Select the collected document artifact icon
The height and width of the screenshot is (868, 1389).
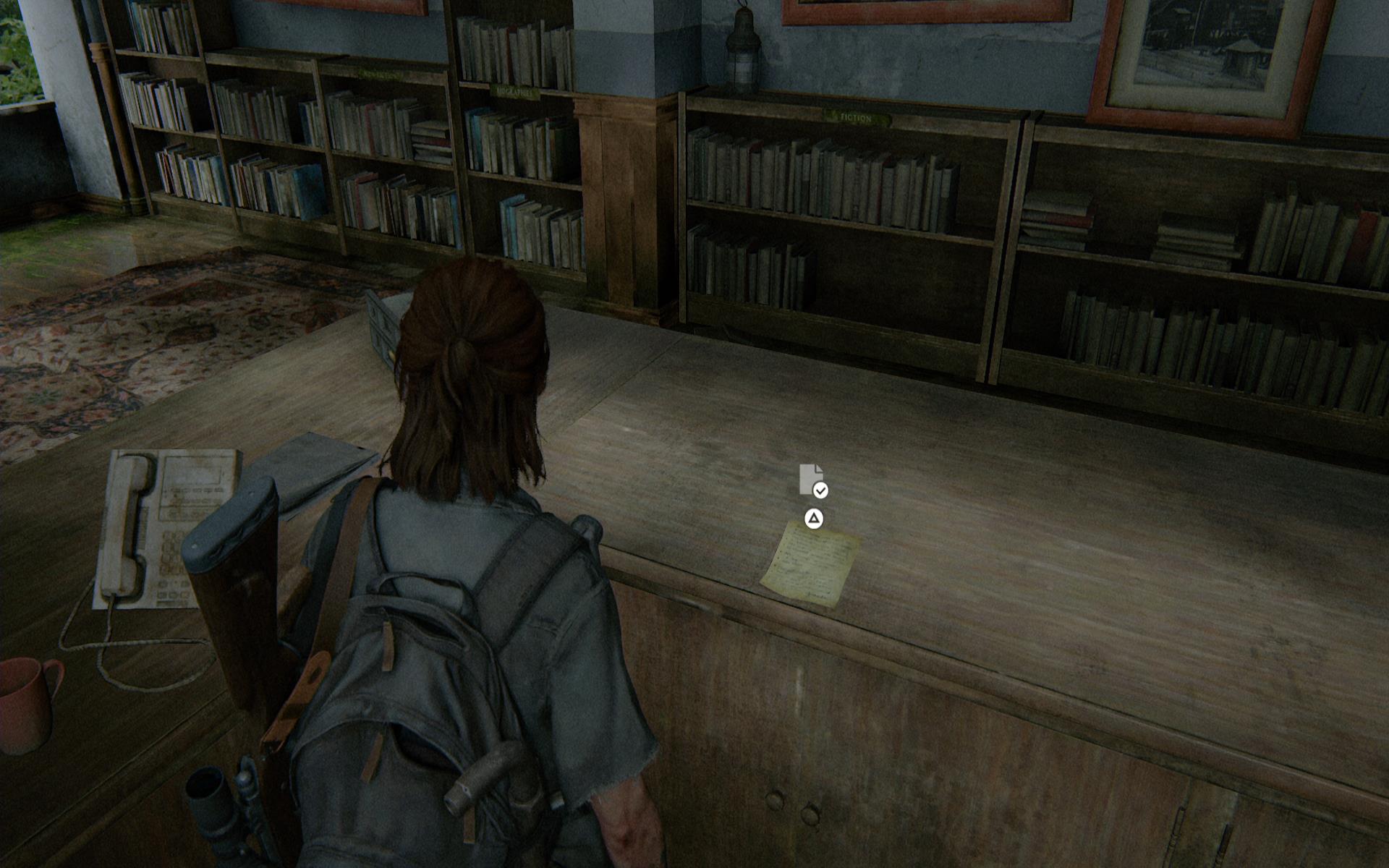point(812,480)
